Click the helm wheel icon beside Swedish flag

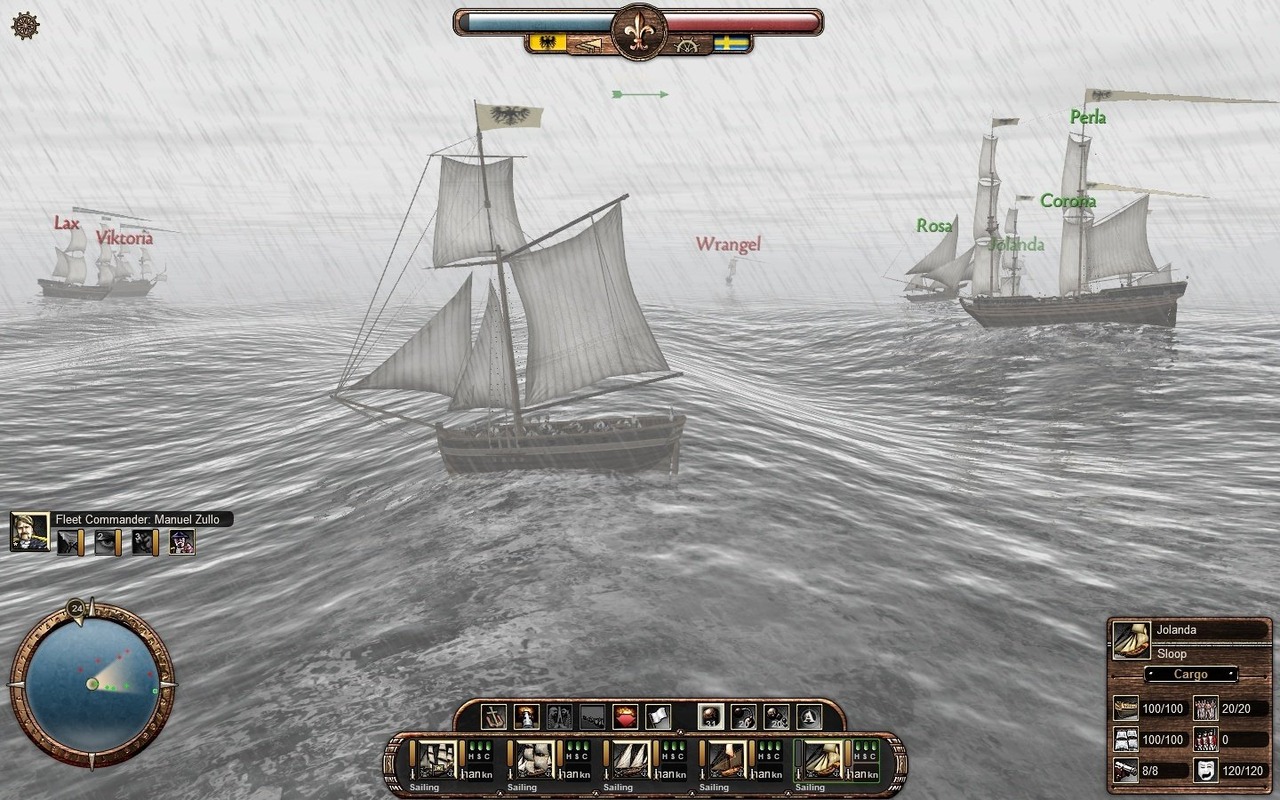pos(687,45)
